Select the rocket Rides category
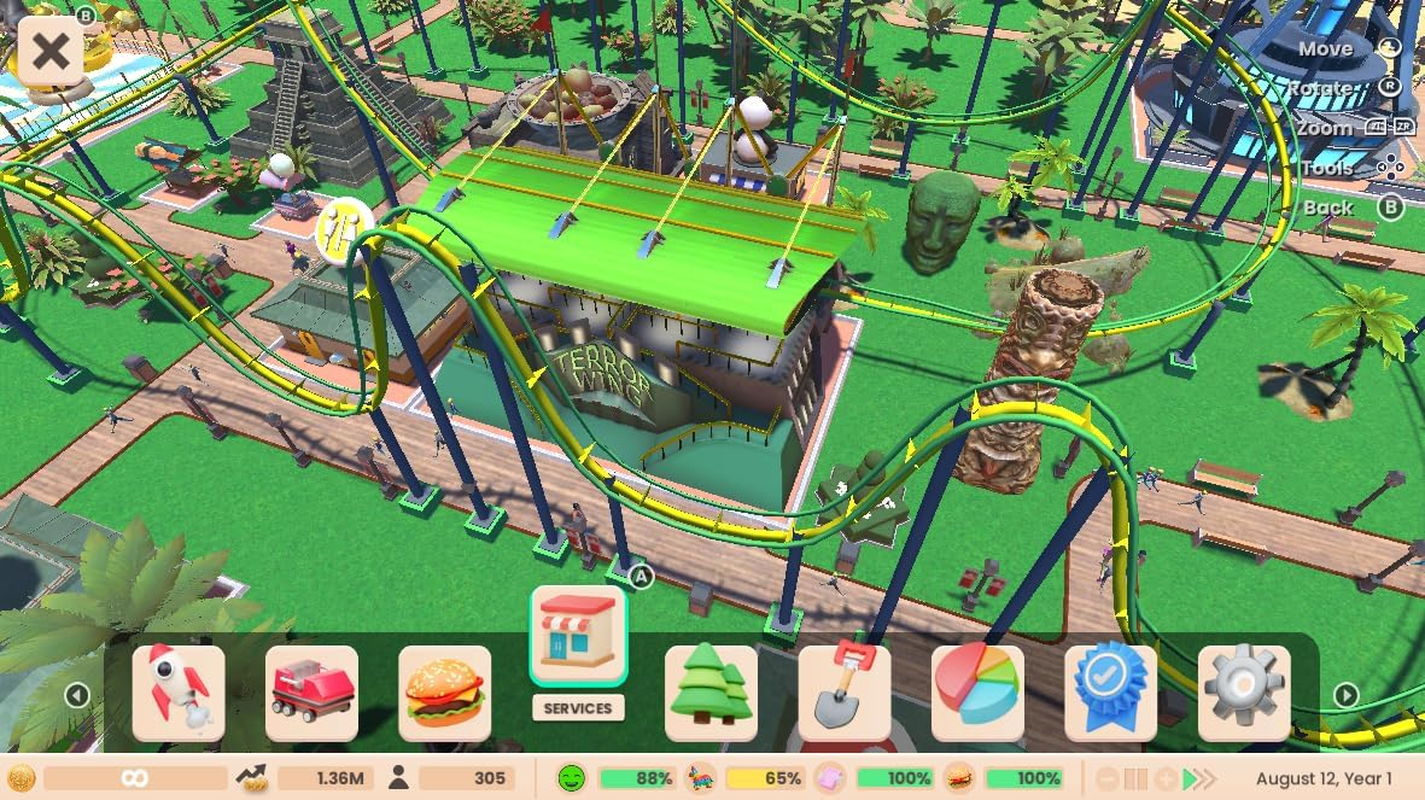This screenshot has height=800, width=1425. [179, 687]
